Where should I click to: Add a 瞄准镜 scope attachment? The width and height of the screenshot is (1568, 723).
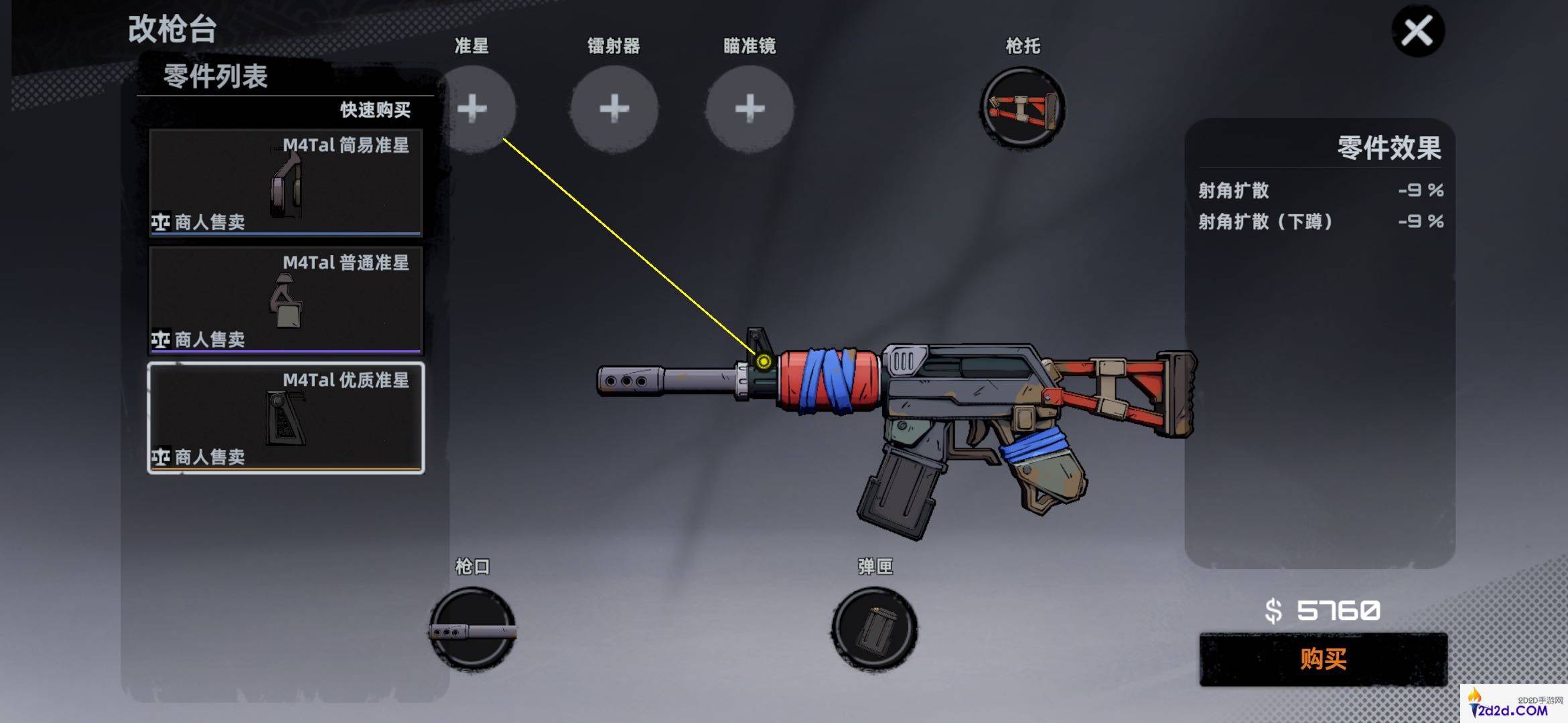coord(750,108)
